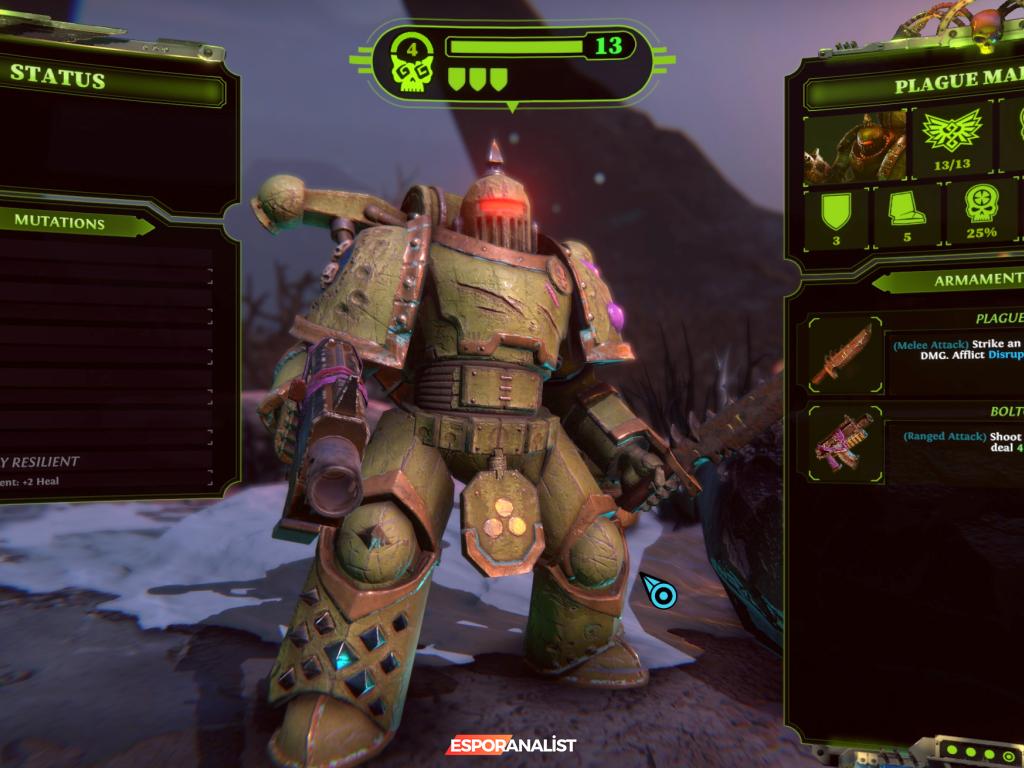
Task: Click the winged skull health stat tile
Action: coord(951,139)
